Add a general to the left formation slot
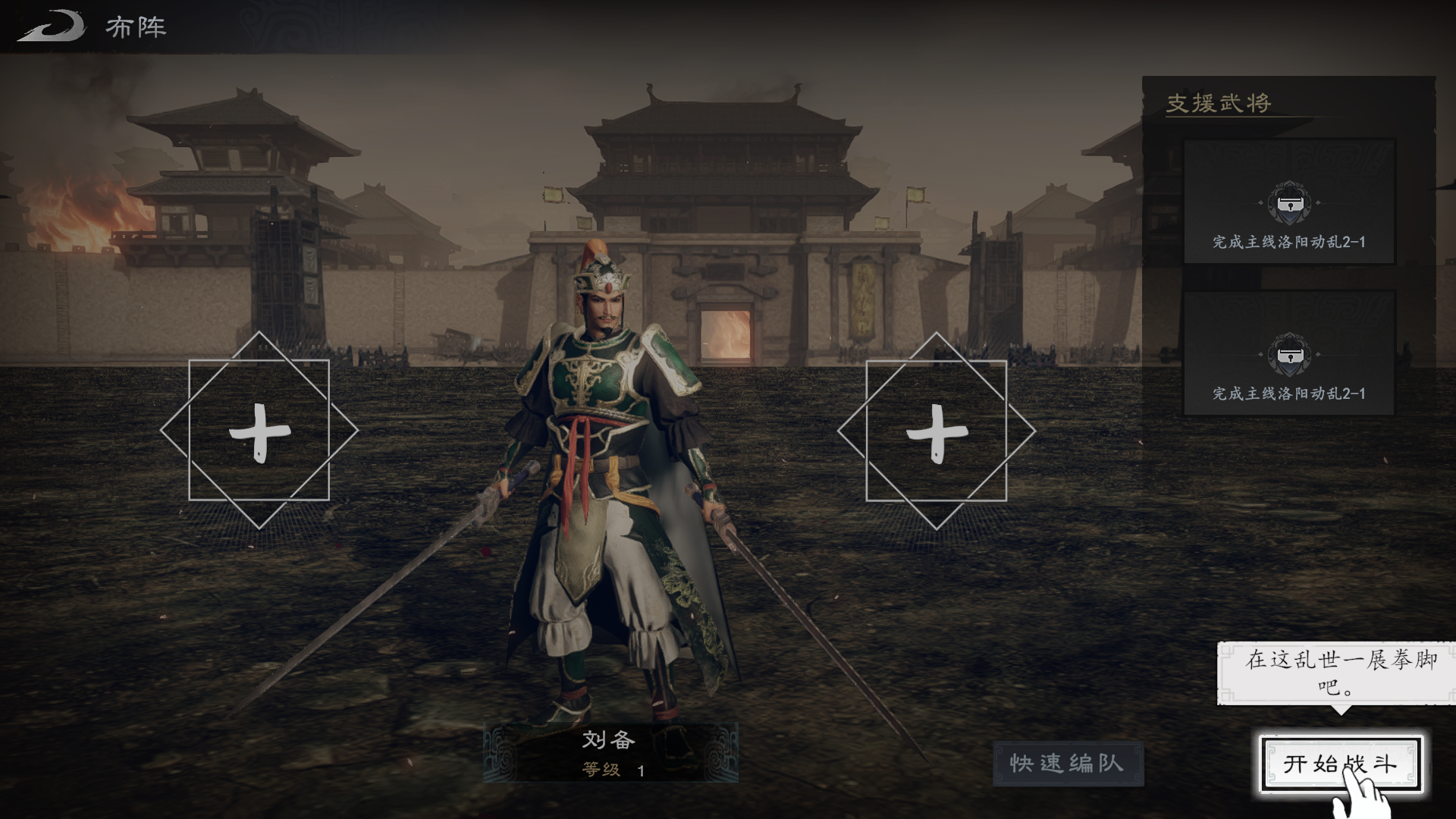Viewport: 1456px width, 819px height. coord(259,431)
